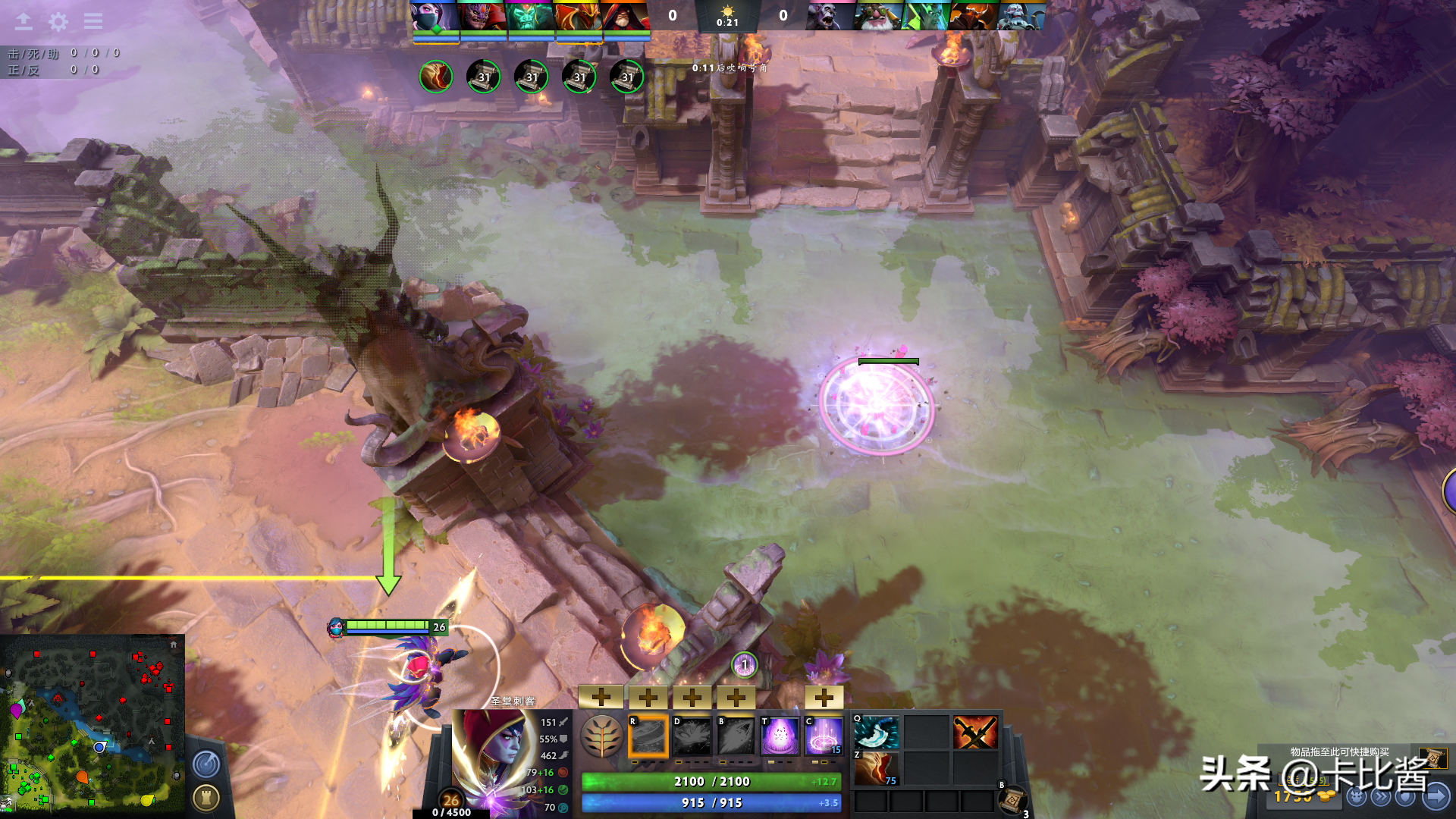Screen dimensions: 1456x819
Task: Use the Town Portal Scroll slot
Action: [1012, 799]
